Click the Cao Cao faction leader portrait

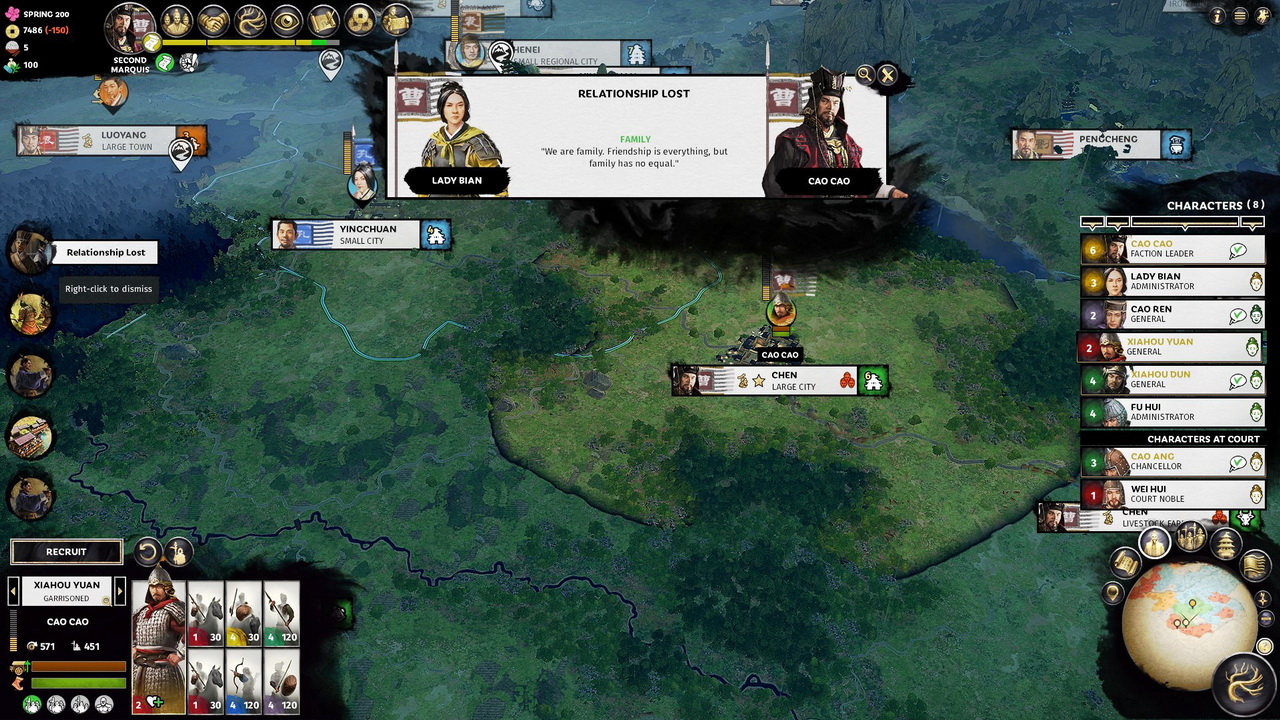(129, 29)
